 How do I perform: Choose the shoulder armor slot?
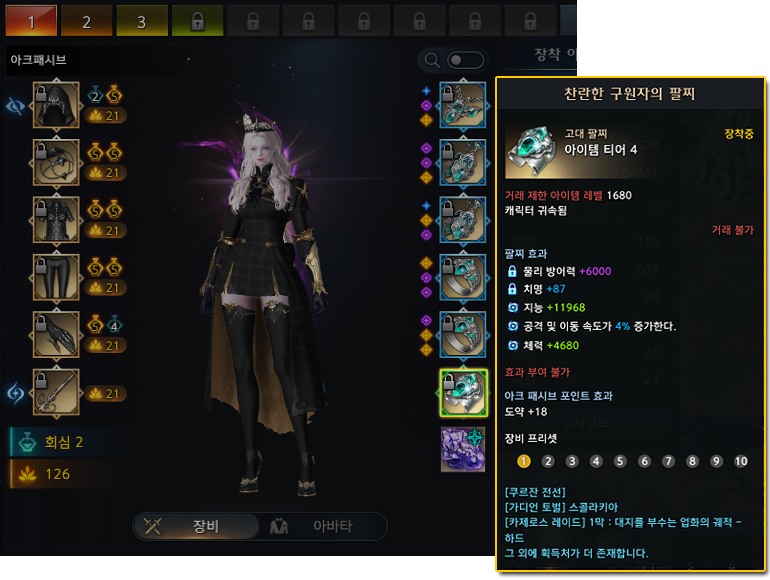tap(56, 163)
